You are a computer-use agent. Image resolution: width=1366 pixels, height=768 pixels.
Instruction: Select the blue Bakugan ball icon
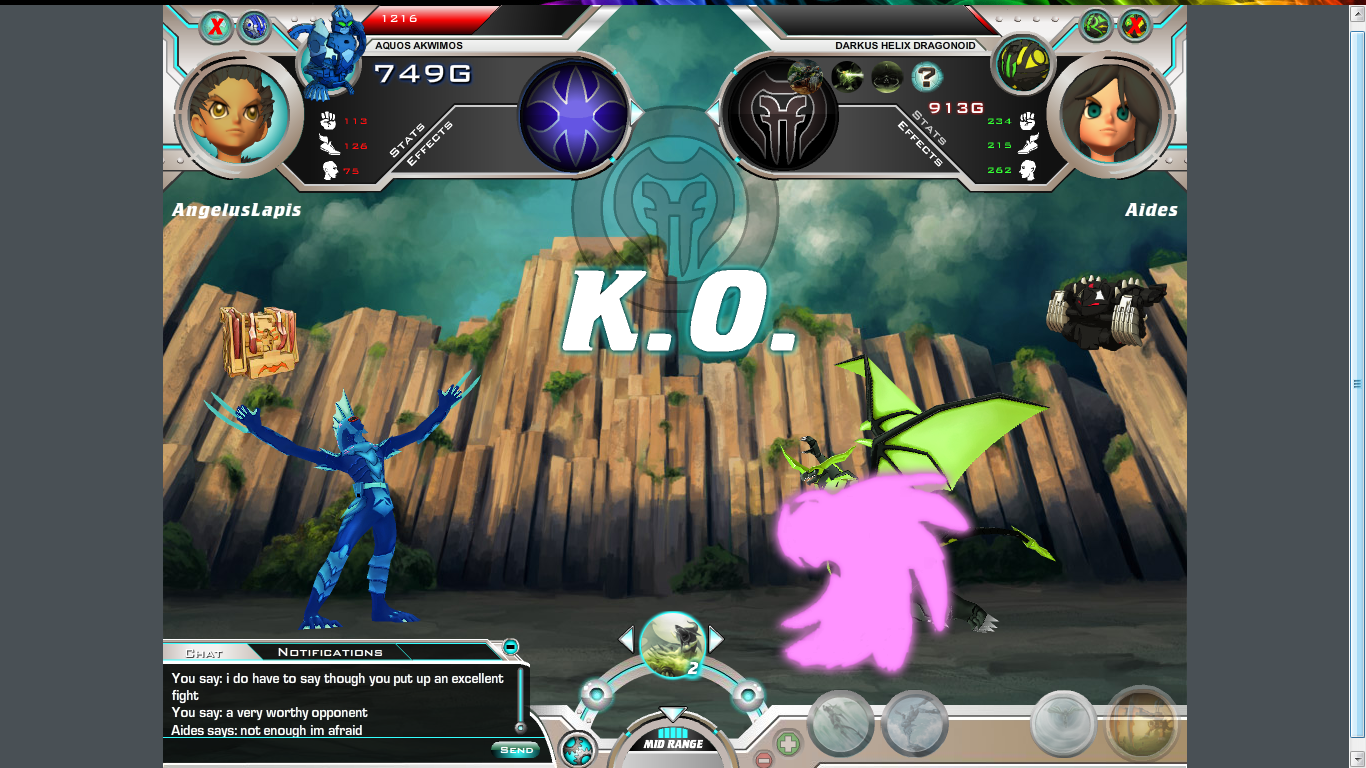coord(254,26)
